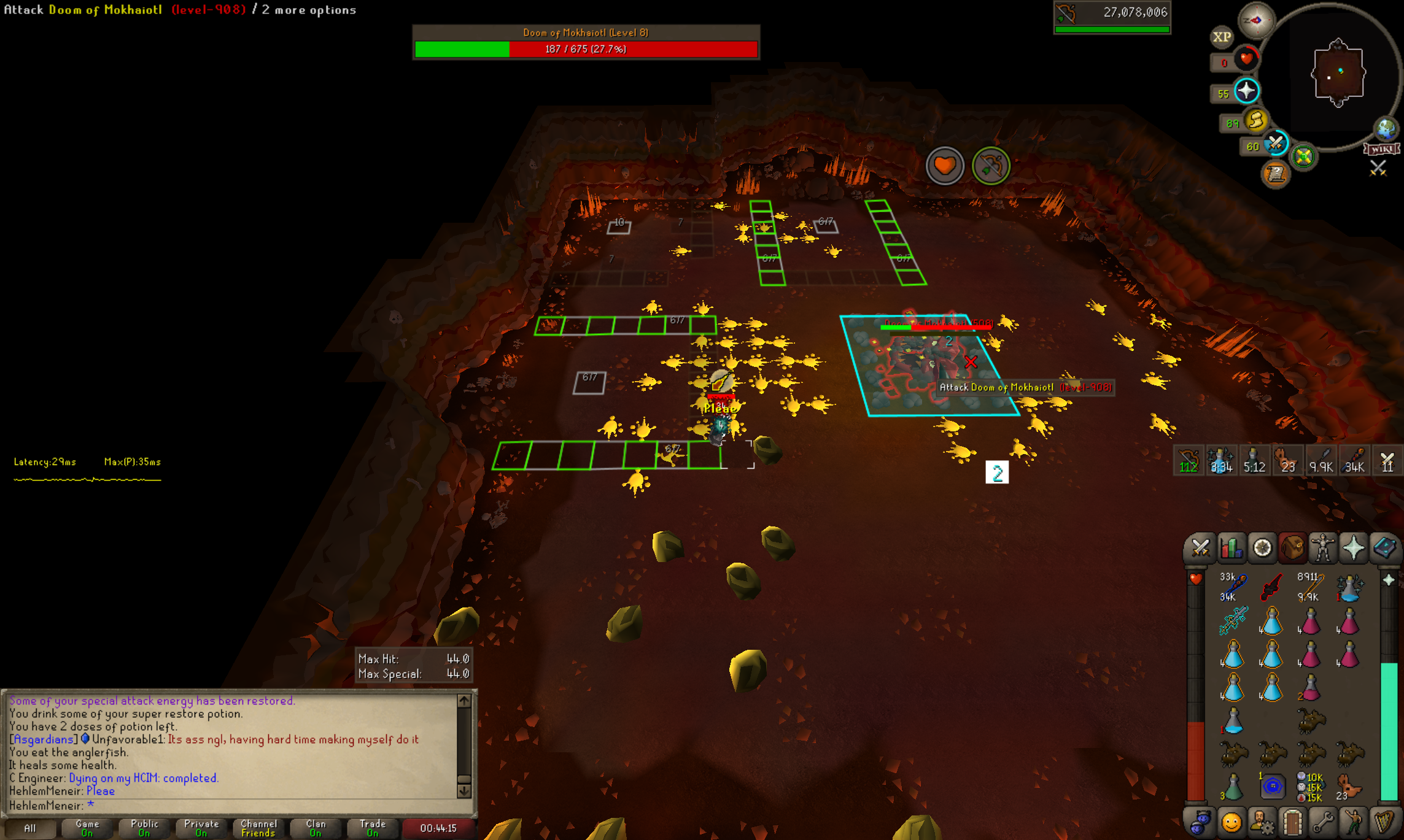Screen dimensions: 1404x840
Task: Click the compass to face north
Action: (1256, 20)
